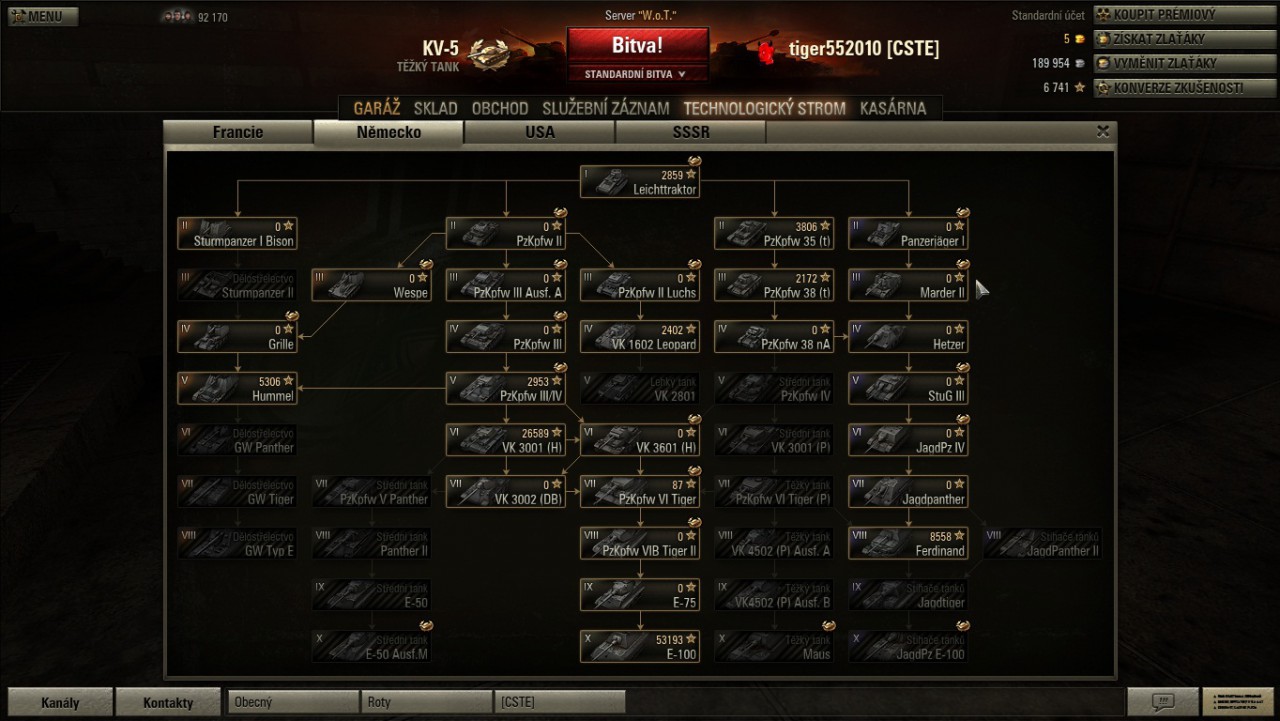Start battle with the Bitva! button
Image resolution: width=1280 pixels, height=721 pixels.
point(637,46)
